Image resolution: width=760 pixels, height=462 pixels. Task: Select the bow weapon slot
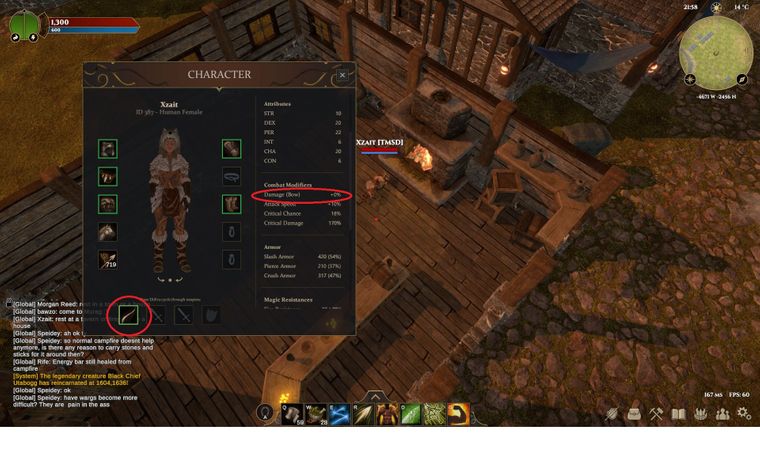[x=129, y=315]
